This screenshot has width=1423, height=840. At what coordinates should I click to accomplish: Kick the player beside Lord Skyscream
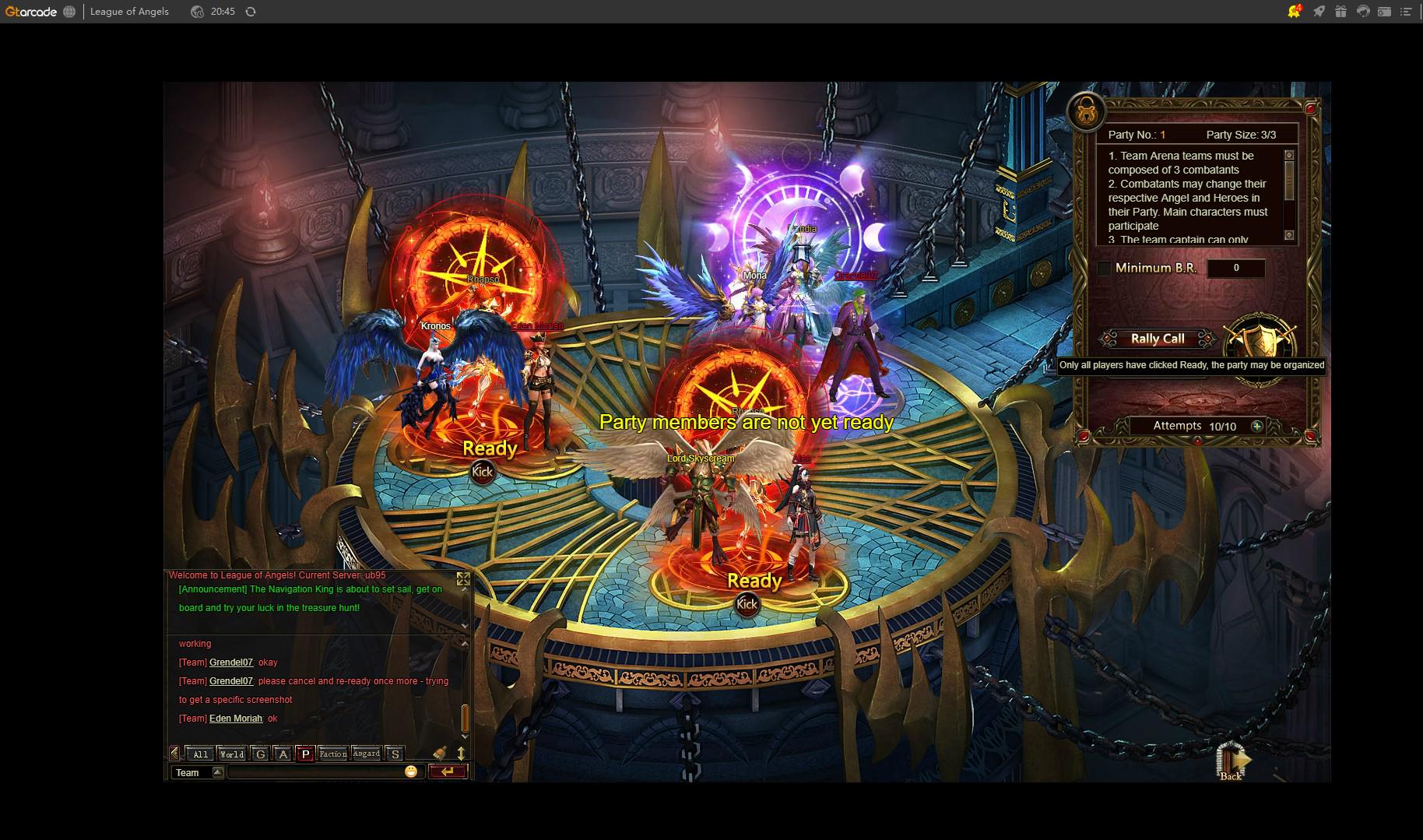(747, 604)
